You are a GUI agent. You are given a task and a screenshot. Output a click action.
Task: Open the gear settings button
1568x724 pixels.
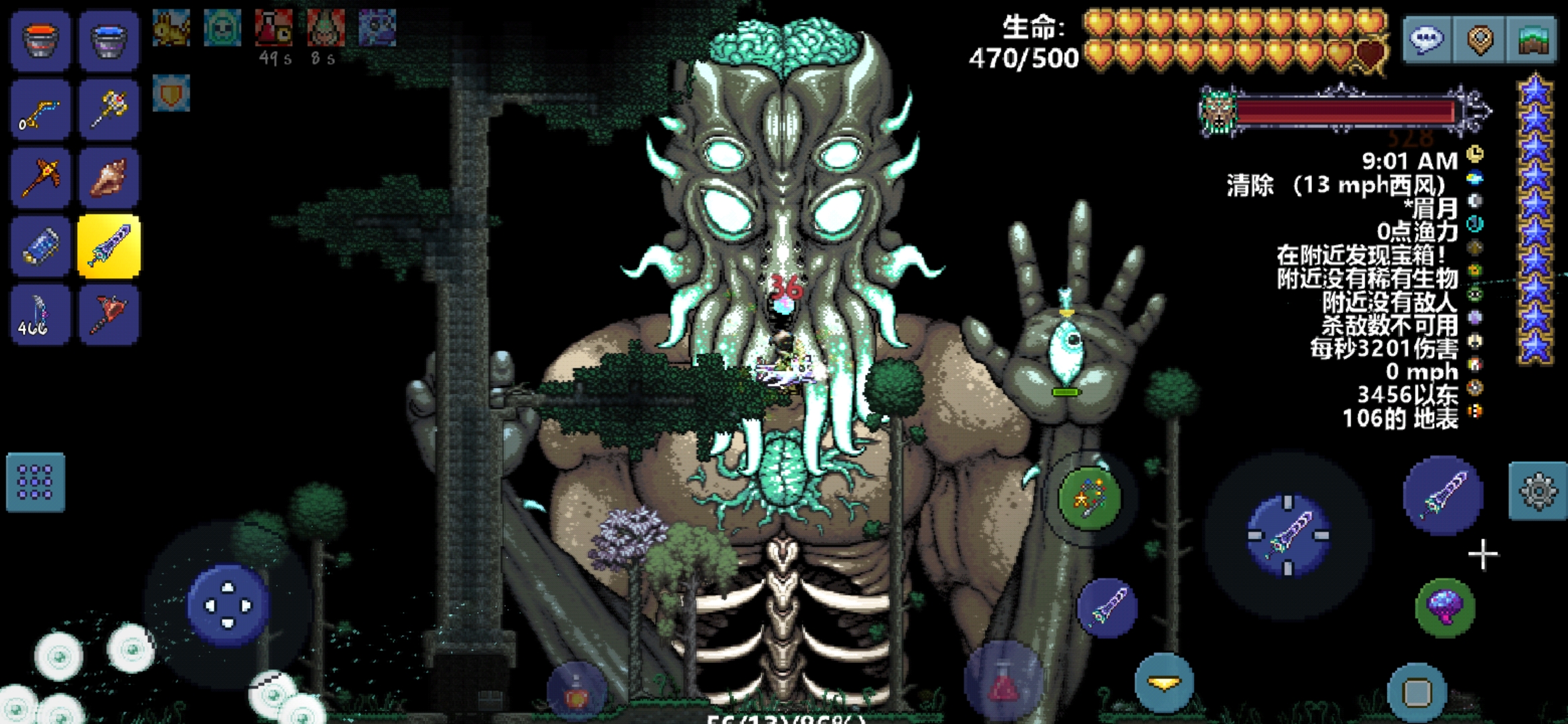click(x=1538, y=491)
